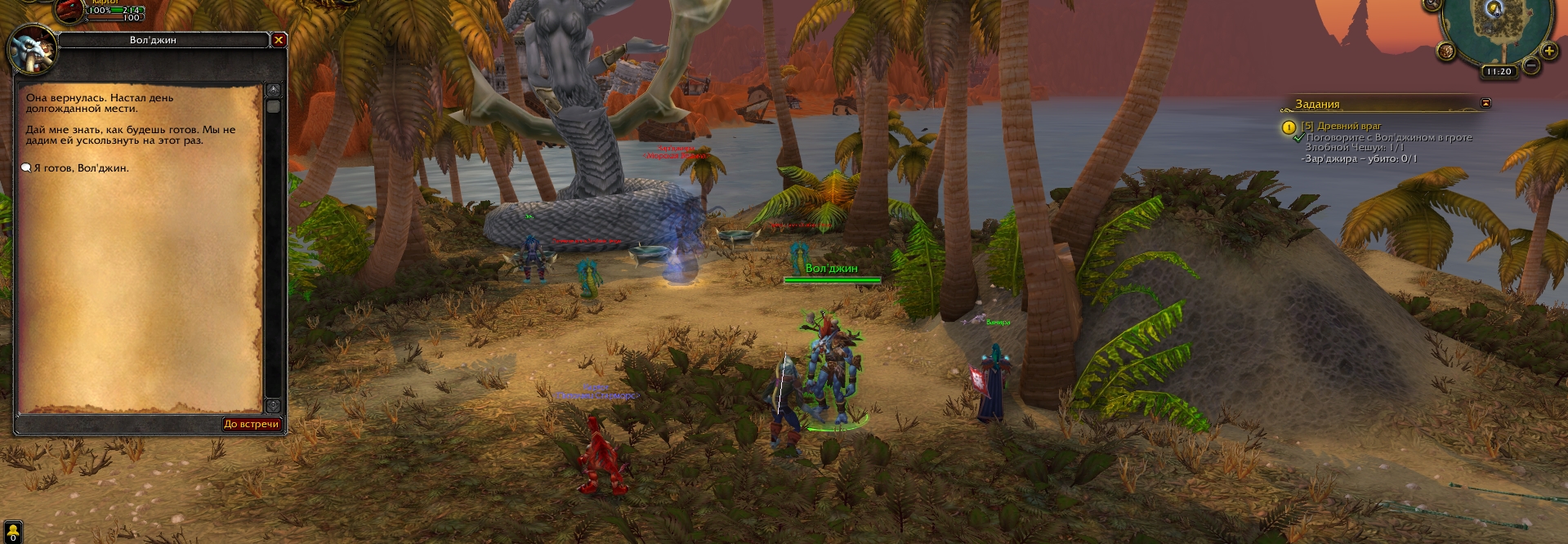The height and width of the screenshot is (544, 1568).
Task: Click the round button left of the minimap
Action: pyautogui.click(x=1446, y=51)
